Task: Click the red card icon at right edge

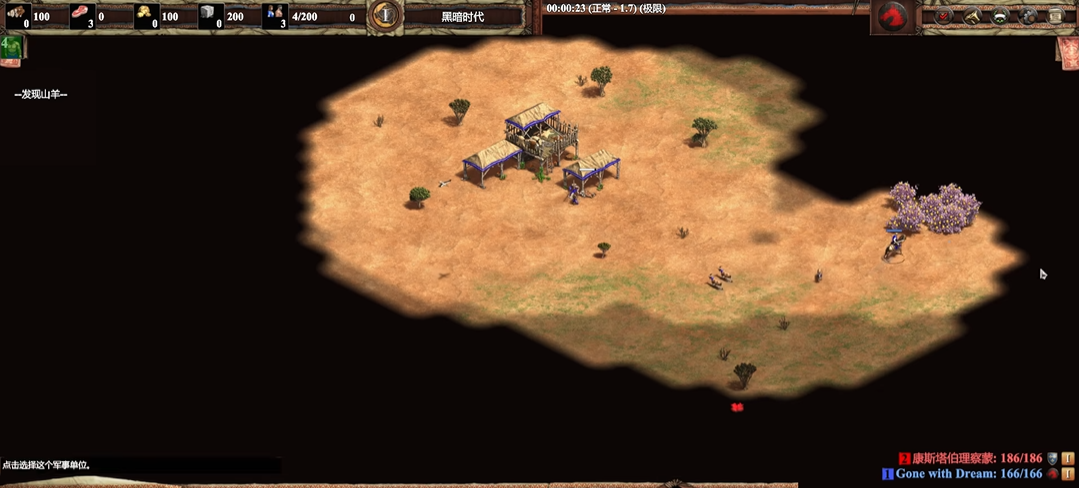Action: pyautogui.click(x=1067, y=52)
